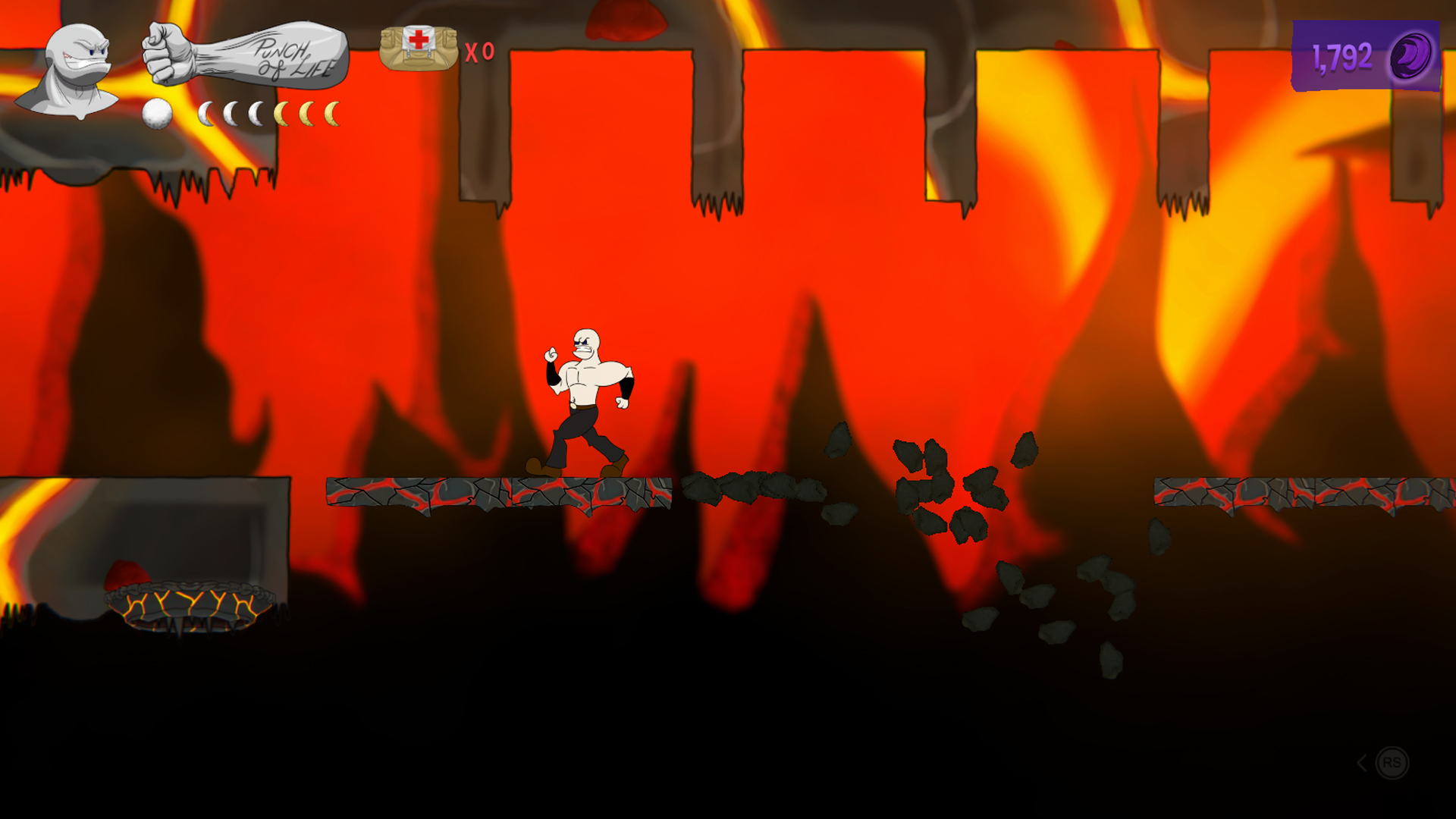Toggle the leftmost gold crescent in the health row
The width and height of the screenshot is (1456, 819).
(x=282, y=114)
